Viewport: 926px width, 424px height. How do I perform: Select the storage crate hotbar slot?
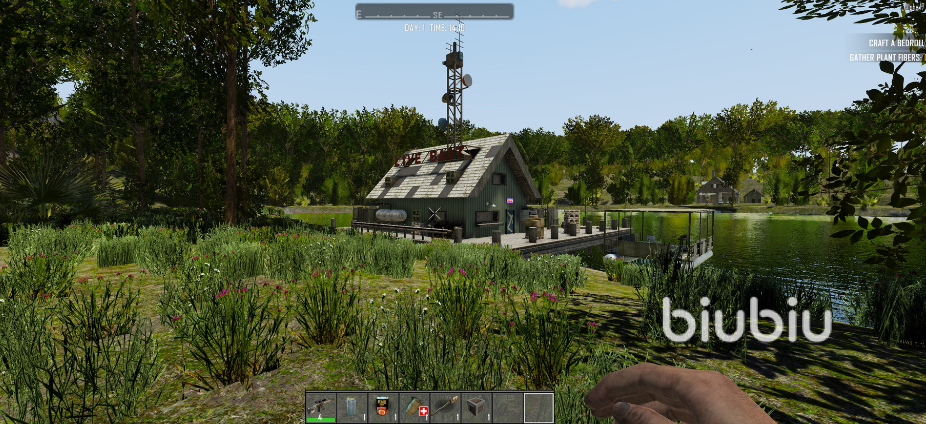point(477,407)
